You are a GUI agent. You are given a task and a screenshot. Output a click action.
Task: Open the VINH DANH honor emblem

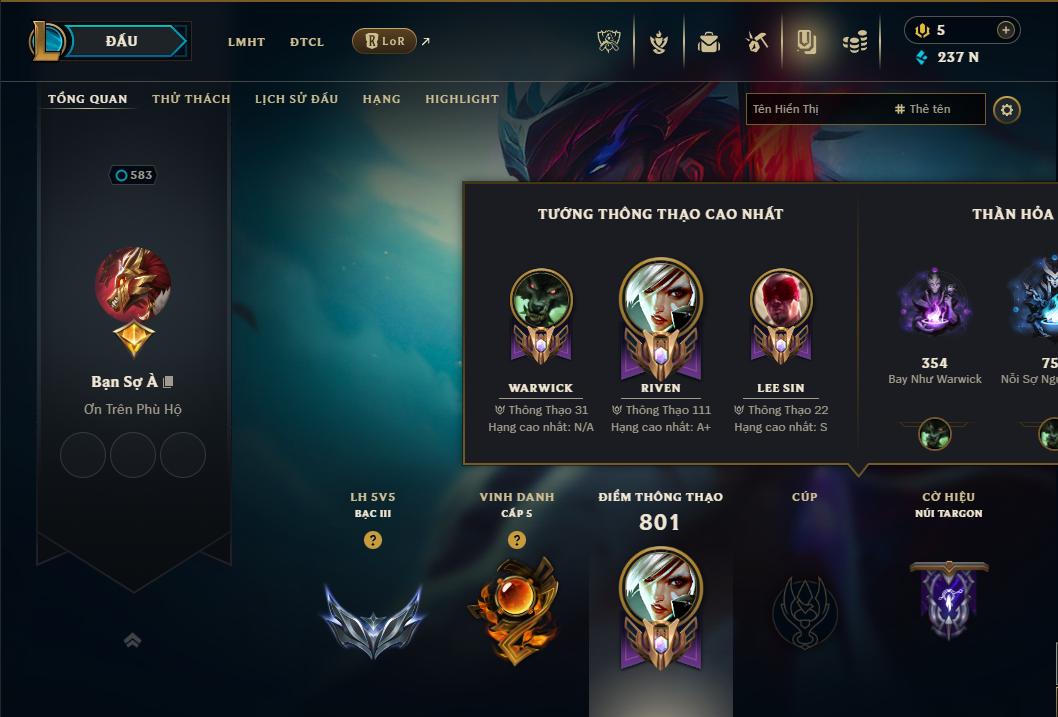coord(516,610)
